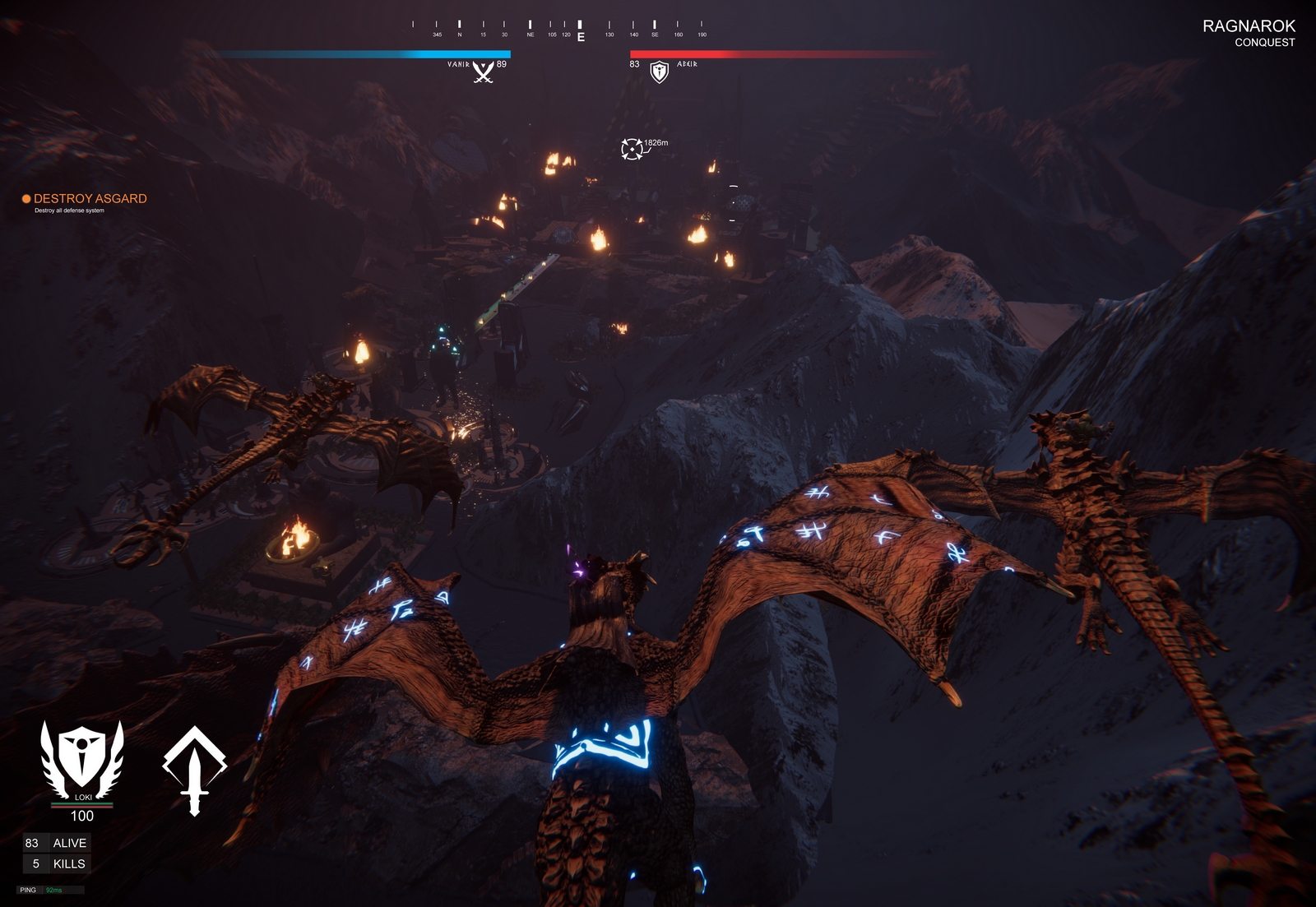Image resolution: width=1316 pixels, height=907 pixels.
Task: Select the KILLS stat row
Action: click(x=58, y=864)
